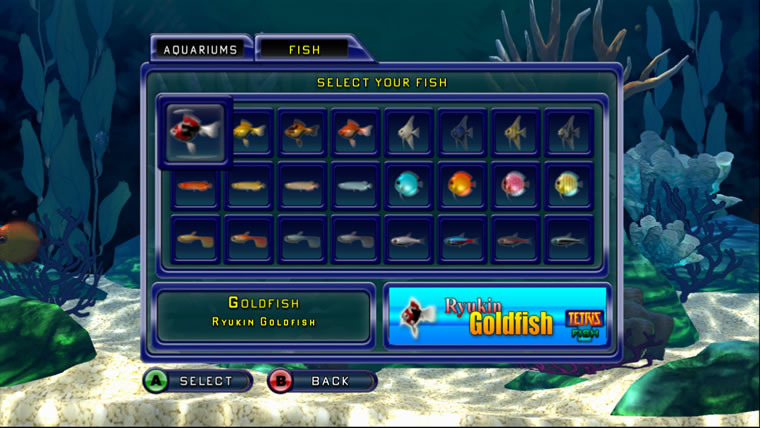Pick the dark blue angelfish tile
Screen dimensions: 760x428
[462, 131]
